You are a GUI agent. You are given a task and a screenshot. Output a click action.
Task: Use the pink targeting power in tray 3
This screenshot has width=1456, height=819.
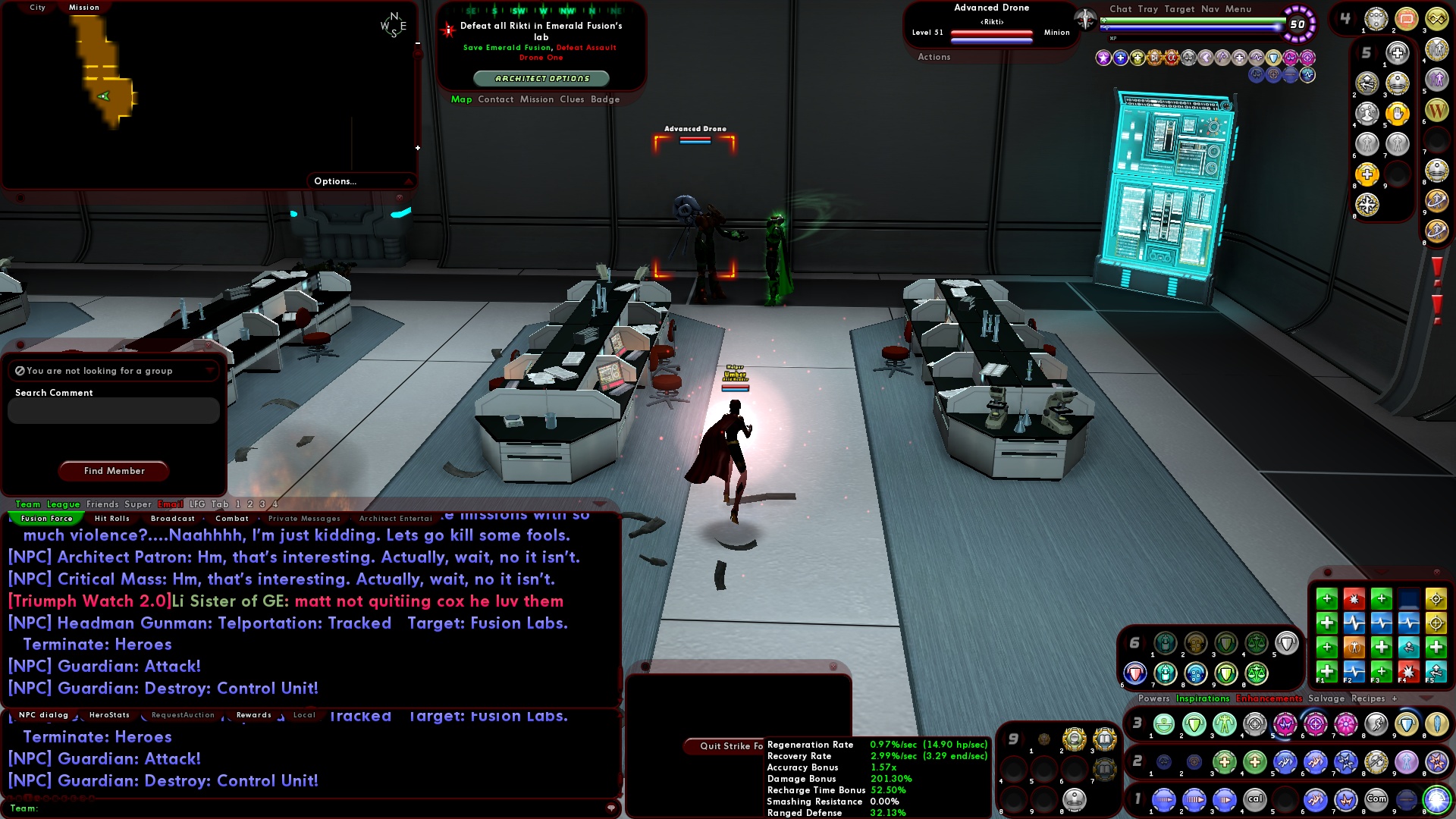tap(1317, 723)
